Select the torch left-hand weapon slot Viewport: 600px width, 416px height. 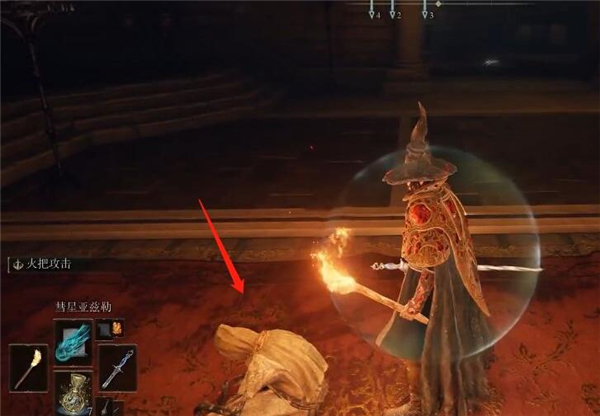pyautogui.click(x=28, y=366)
